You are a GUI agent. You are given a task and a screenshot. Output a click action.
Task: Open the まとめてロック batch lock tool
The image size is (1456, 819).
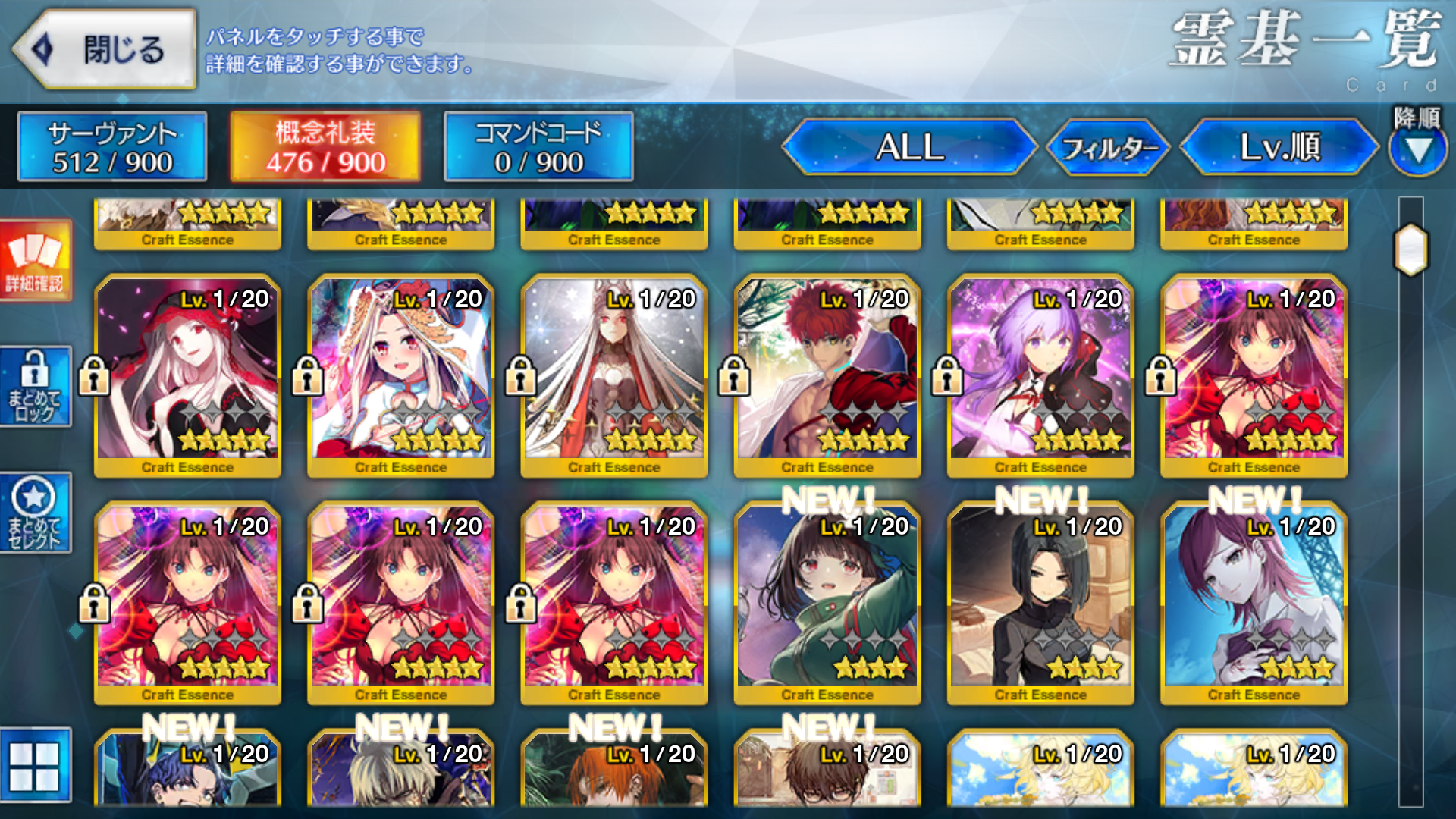pos(36,385)
